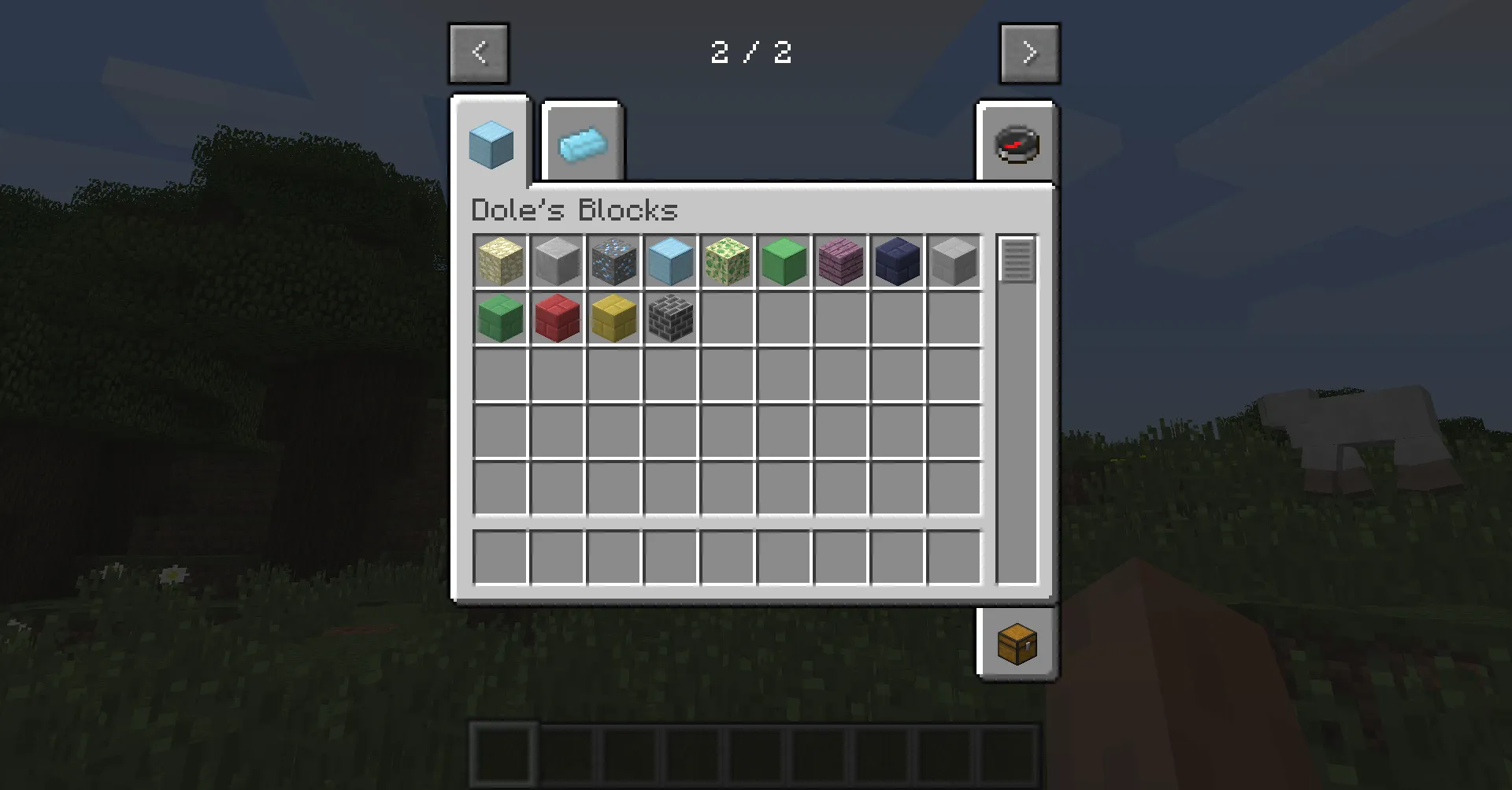Select the solid green block
The height and width of the screenshot is (790, 1512).
point(784,261)
